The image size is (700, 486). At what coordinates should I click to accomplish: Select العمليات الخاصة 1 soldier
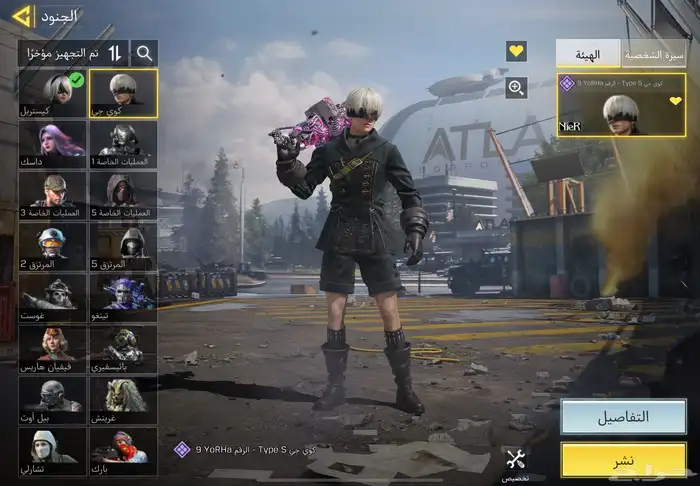[123, 145]
